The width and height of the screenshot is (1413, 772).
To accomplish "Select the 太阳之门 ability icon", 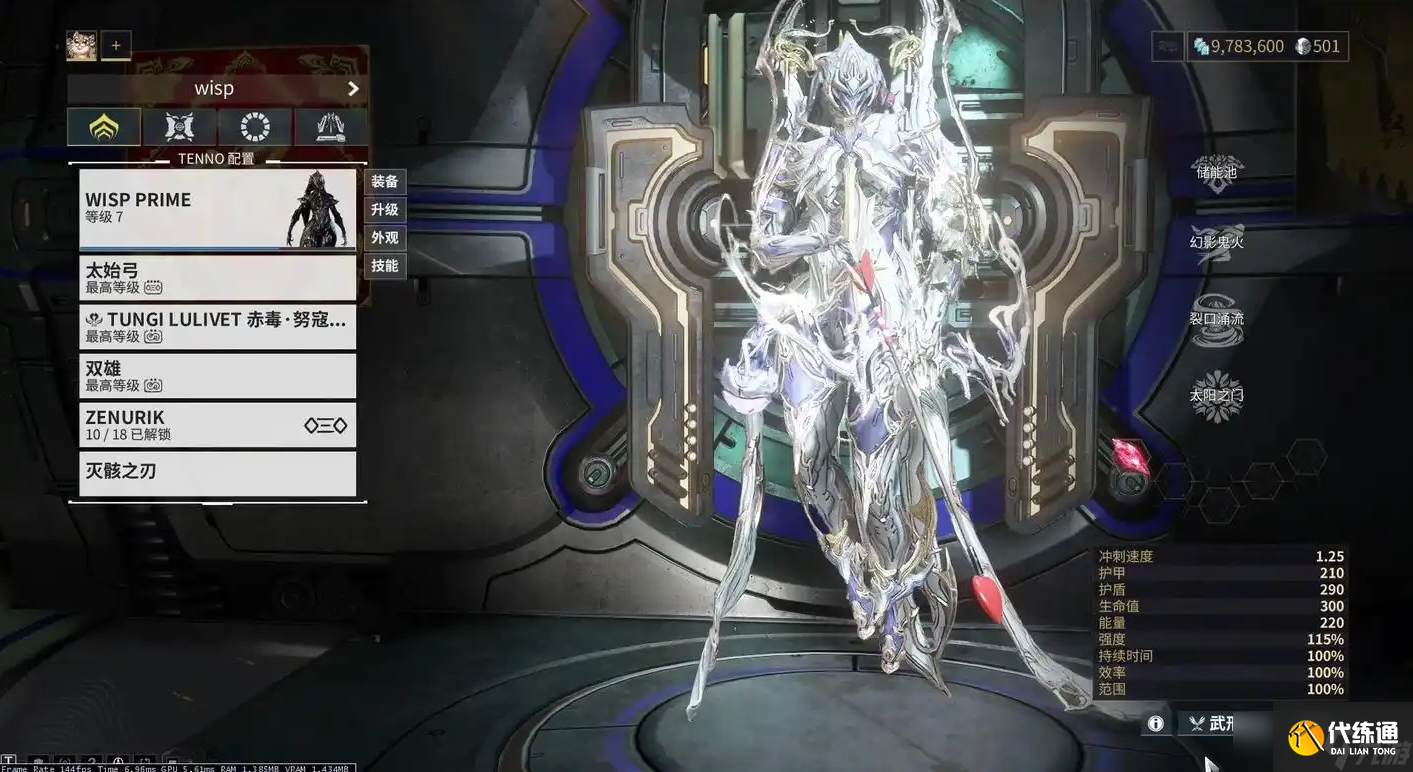I will coord(1217,393).
